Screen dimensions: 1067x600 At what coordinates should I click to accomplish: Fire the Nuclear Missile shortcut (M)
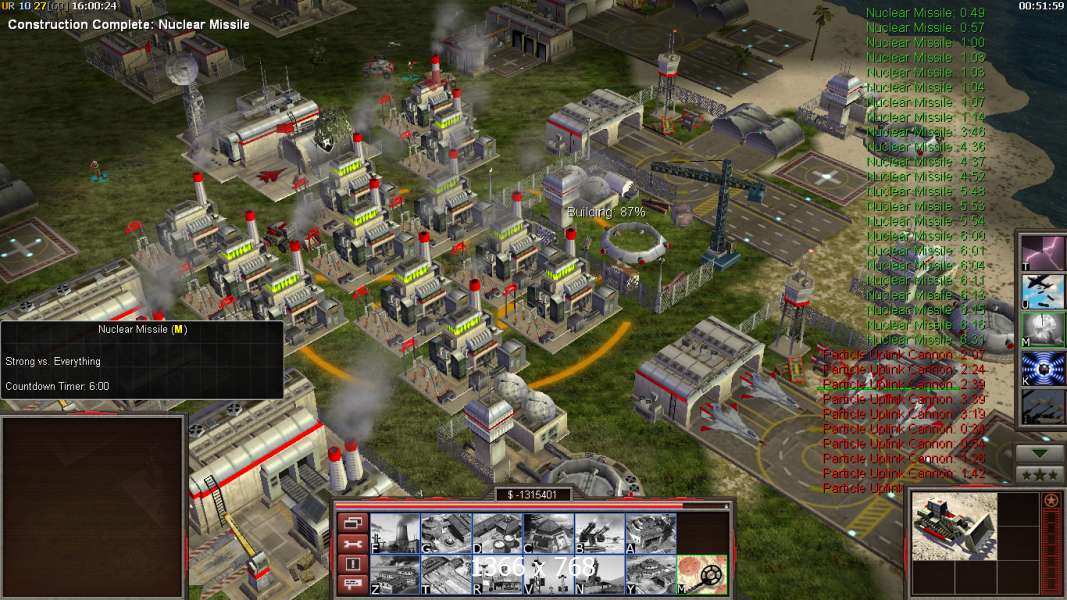[1042, 329]
